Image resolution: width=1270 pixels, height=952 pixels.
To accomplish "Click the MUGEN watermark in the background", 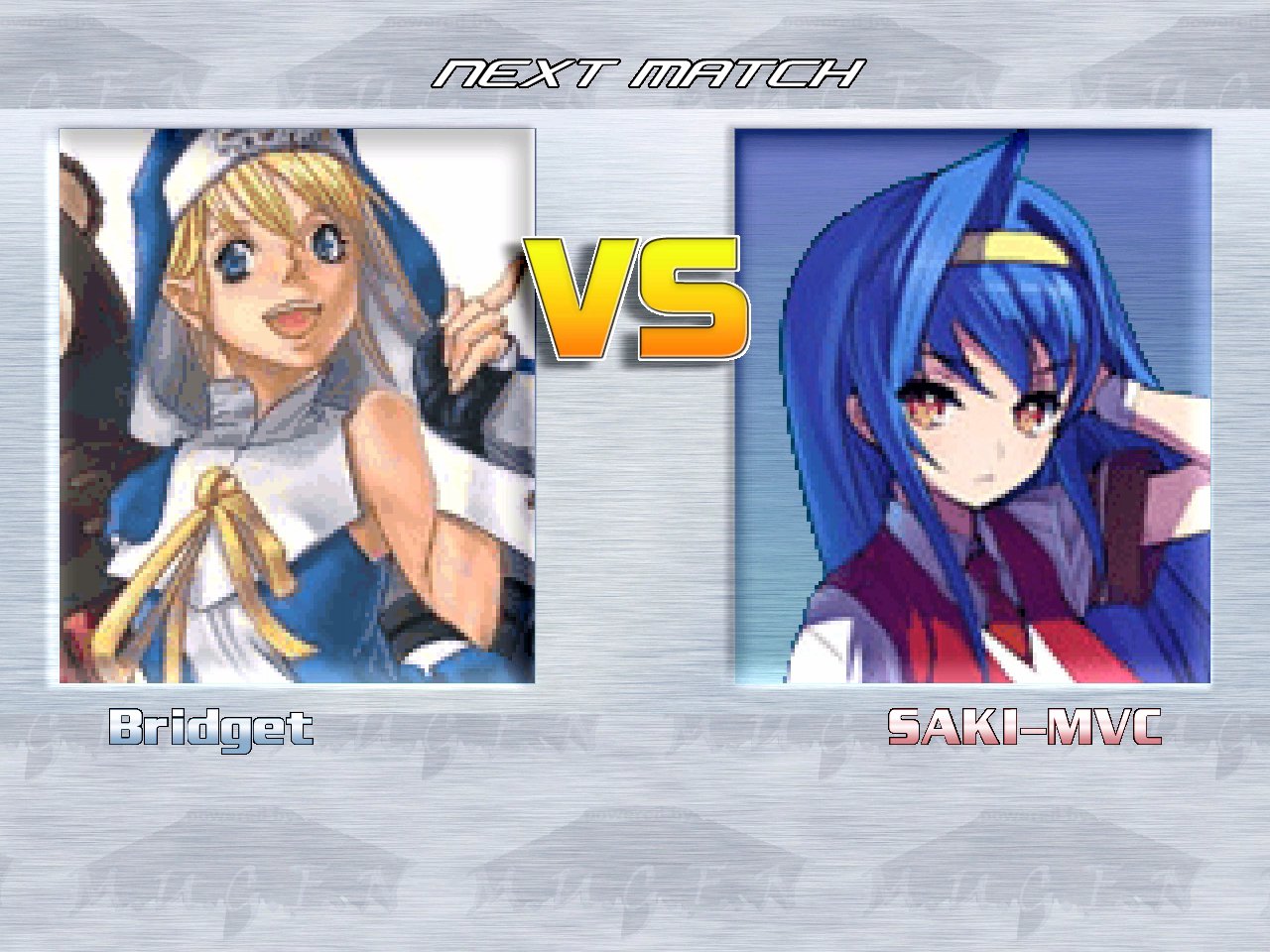I will tap(635, 883).
